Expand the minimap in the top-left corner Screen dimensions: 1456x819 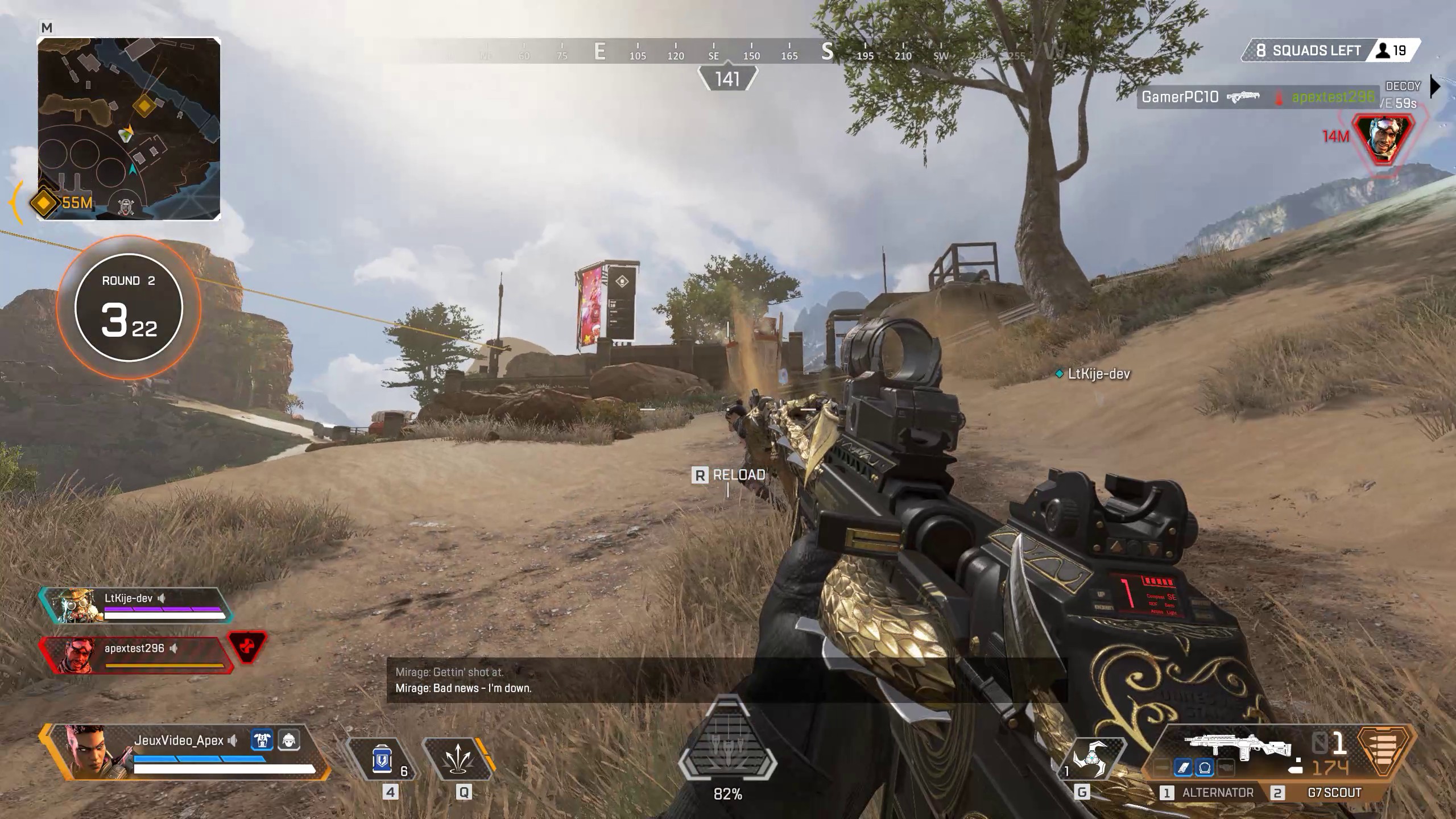[x=131, y=128]
